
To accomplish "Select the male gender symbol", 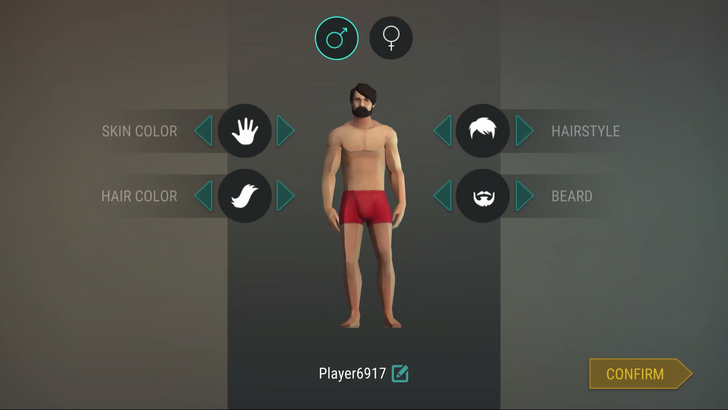I will click(x=336, y=39).
